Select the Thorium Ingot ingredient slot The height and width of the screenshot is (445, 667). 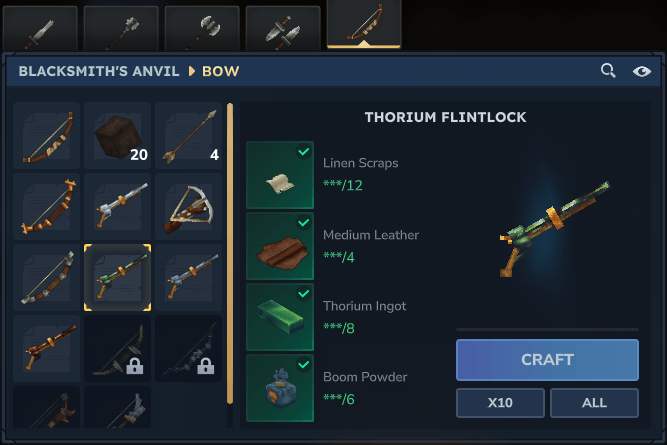[280, 317]
